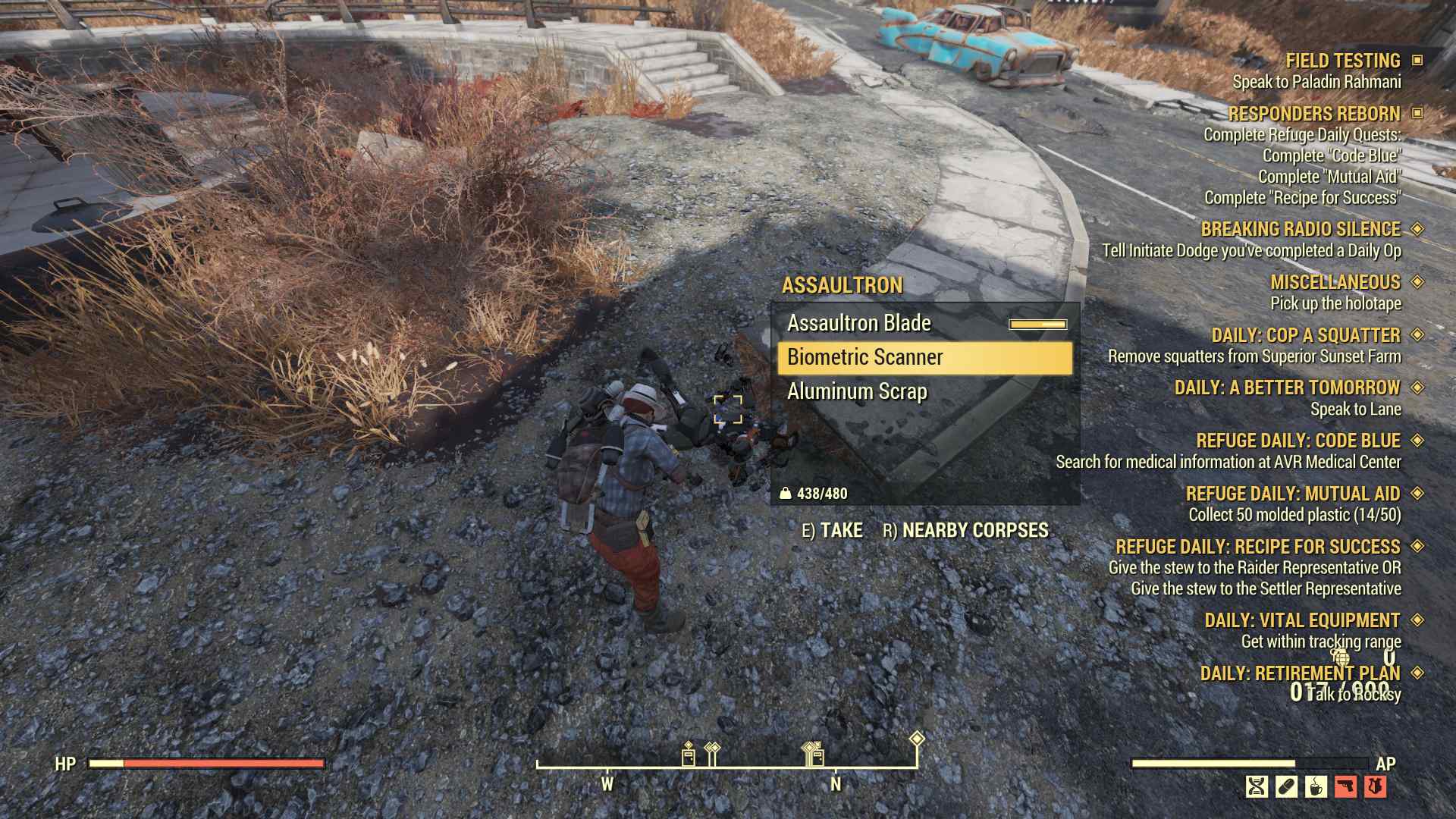Select the DNA mutation status icon
The width and height of the screenshot is (1456, 819).
1257,786
